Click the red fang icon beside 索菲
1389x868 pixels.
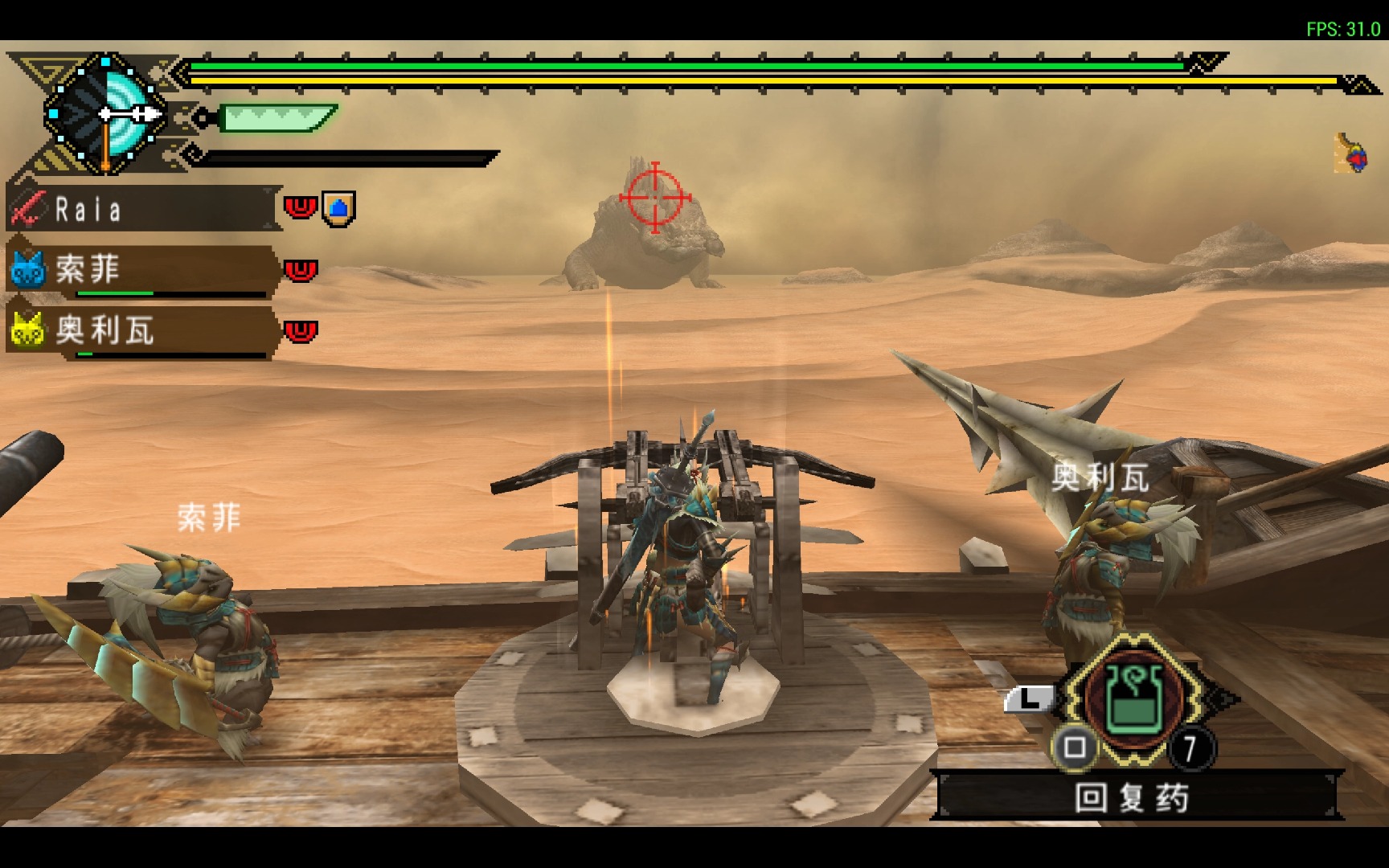[301, 270]
